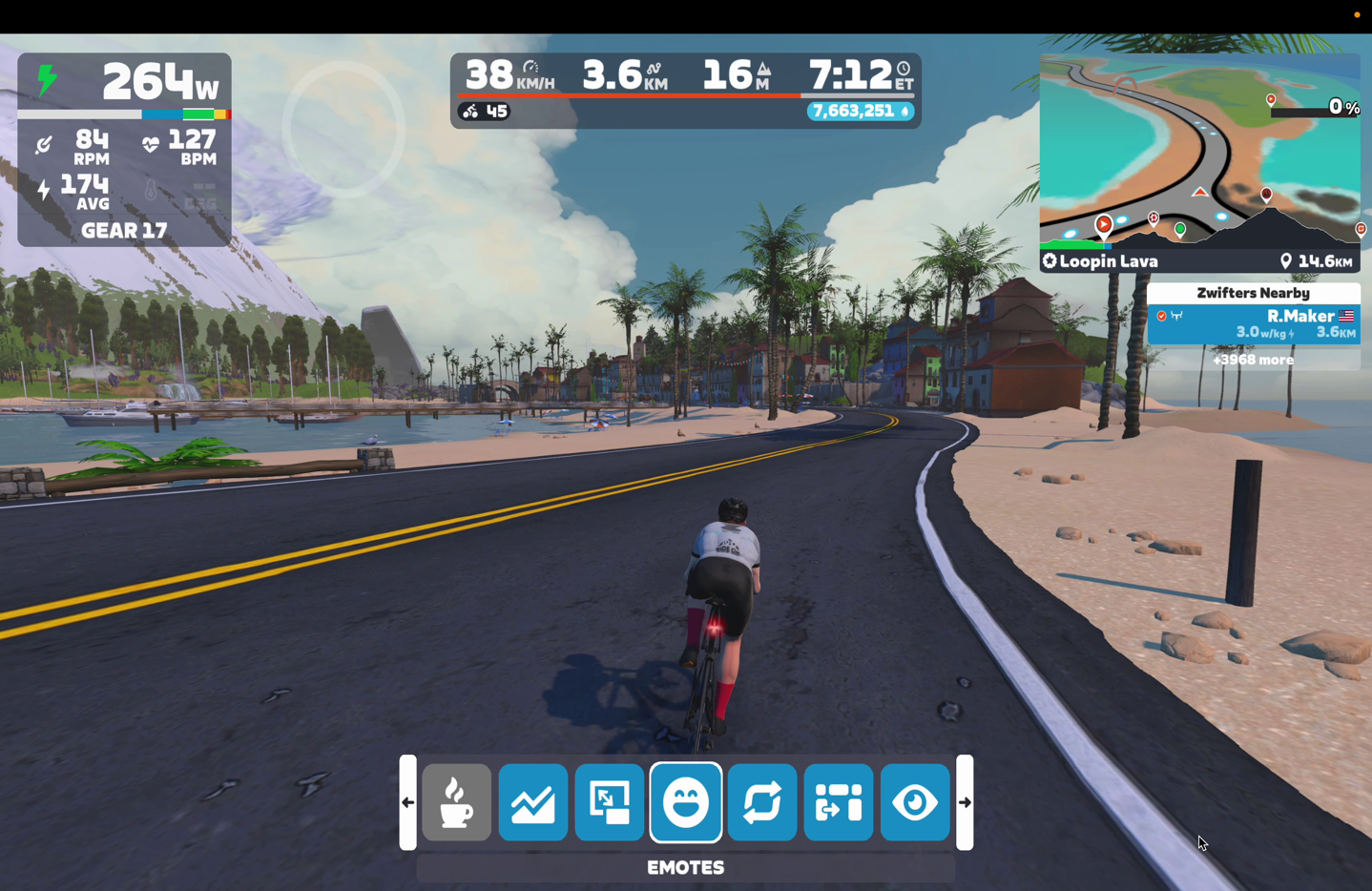This screenshot has height=891, width=1372.
Task: Click the 264w power panel
Action: coord(124,84)
